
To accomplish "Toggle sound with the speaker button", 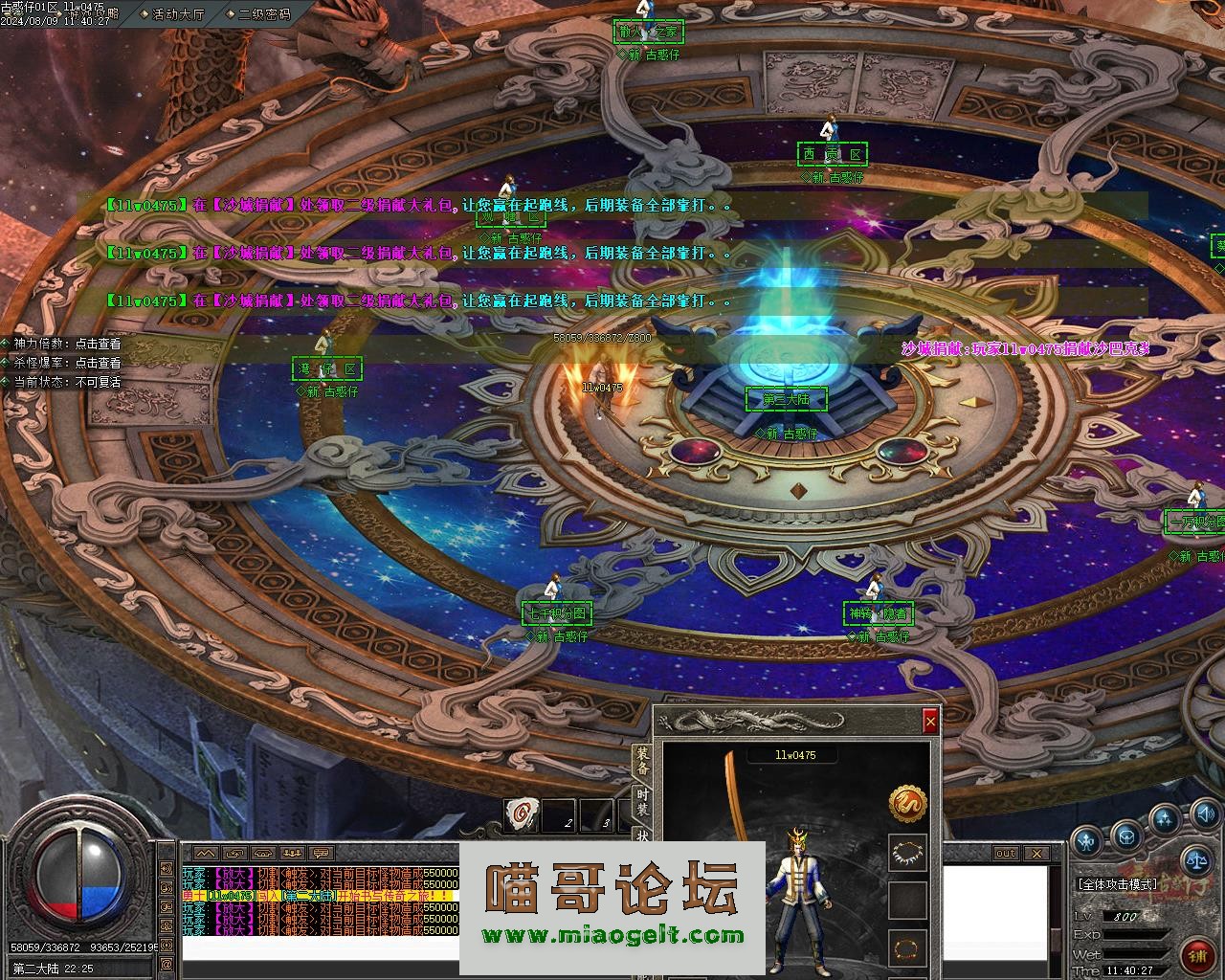I will 1206,815.
